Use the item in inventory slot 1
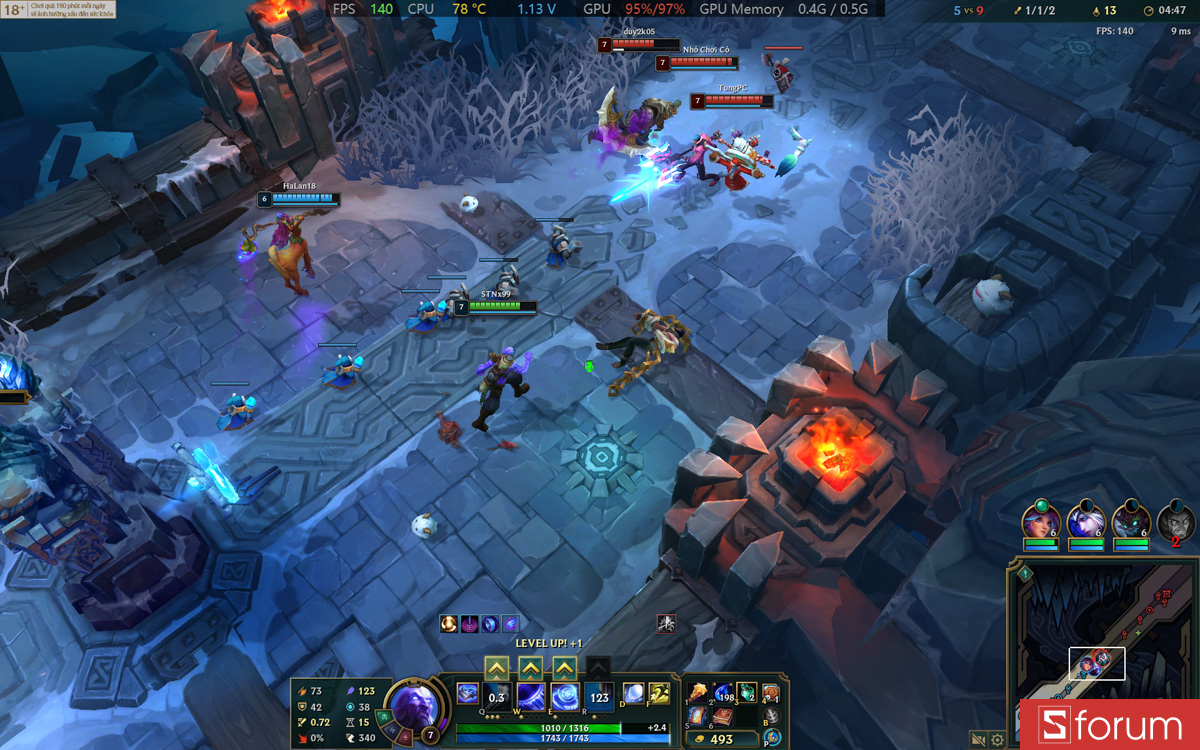 point(698,693)
